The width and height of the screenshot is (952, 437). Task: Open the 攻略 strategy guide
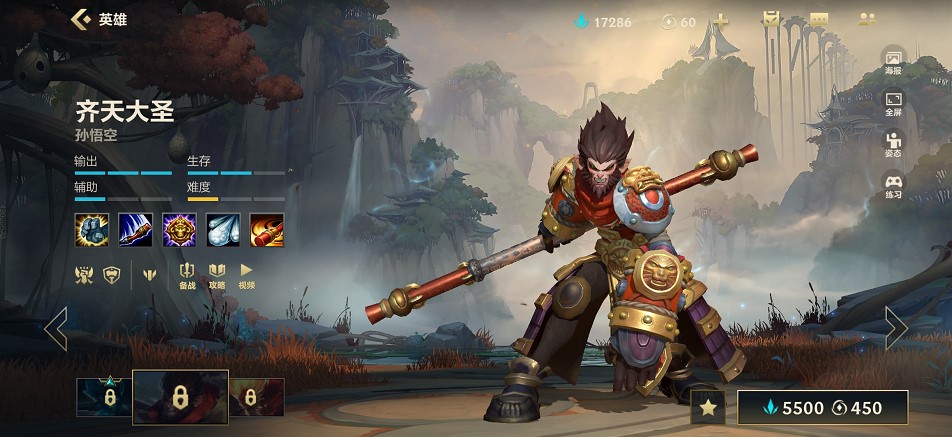click(217, 275)
